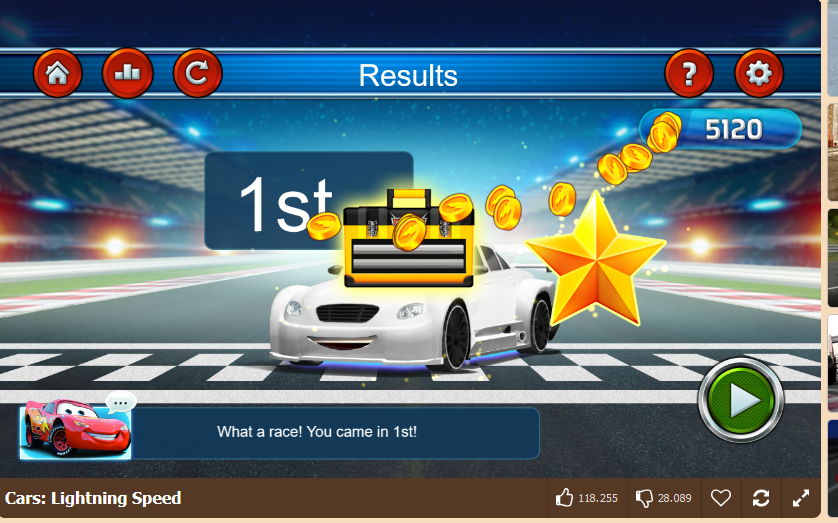Open the gear settings button
This screenshot has width=838, height=523.
pos(759,74)
